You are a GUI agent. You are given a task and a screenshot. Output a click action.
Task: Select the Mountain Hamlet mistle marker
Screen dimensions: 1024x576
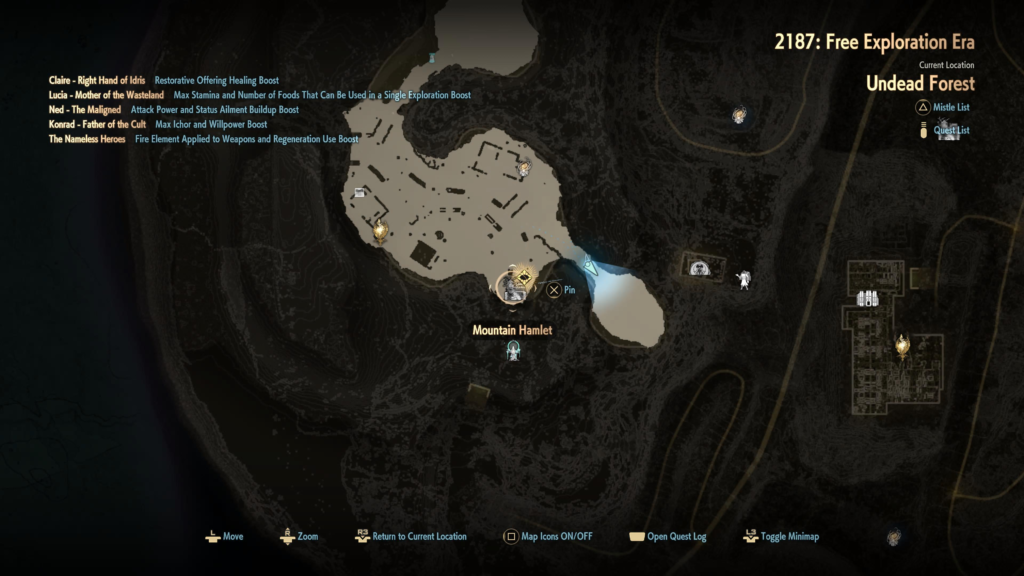pyautogui.click(x=514, y=351)
